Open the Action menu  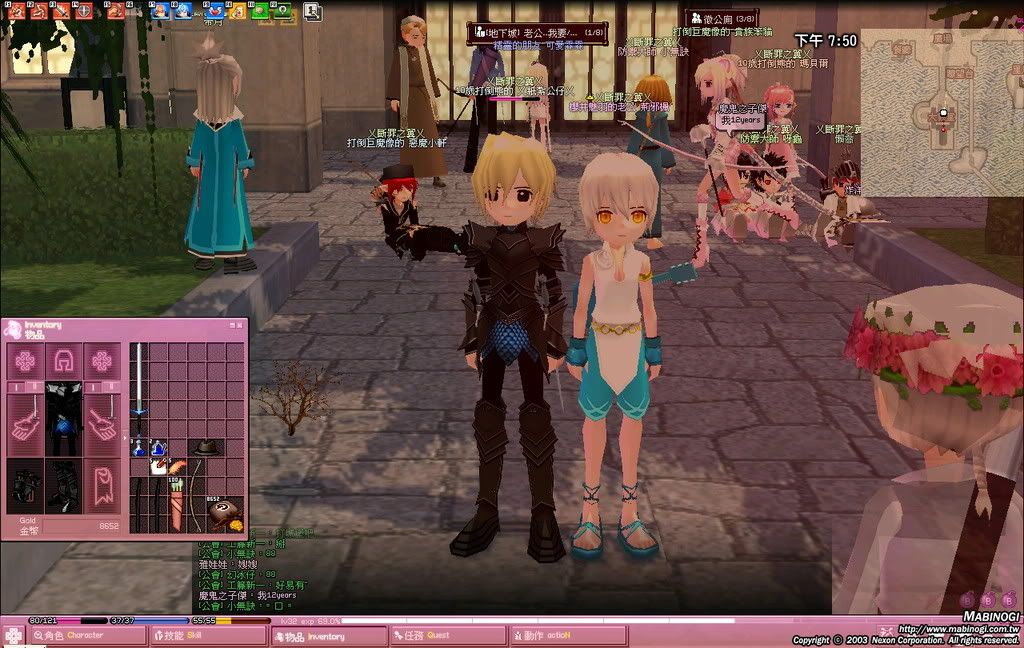(568, 636)
